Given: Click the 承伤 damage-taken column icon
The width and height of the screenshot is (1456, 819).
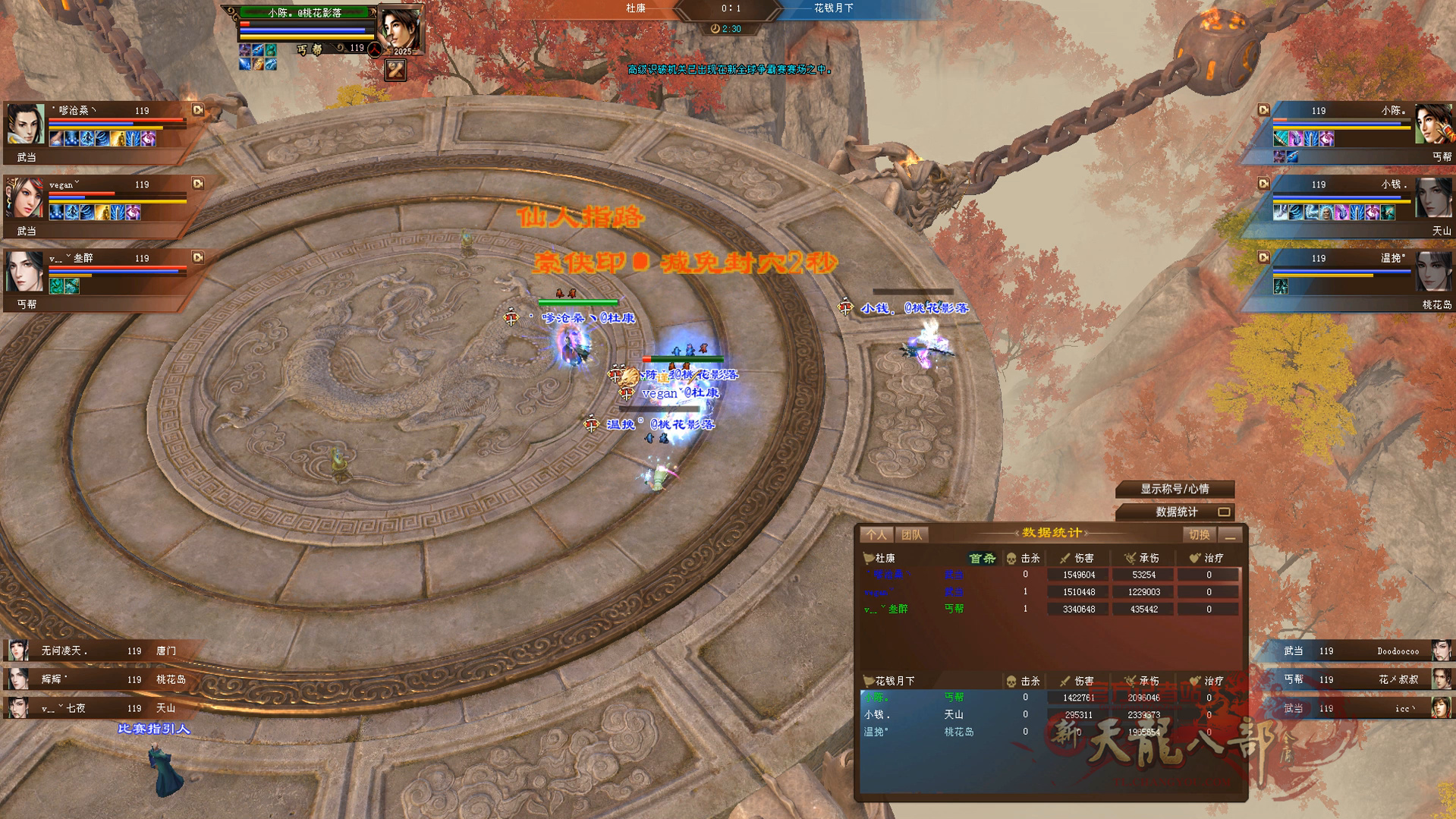Looking at the screenshot, I should tap(1131, 558).
